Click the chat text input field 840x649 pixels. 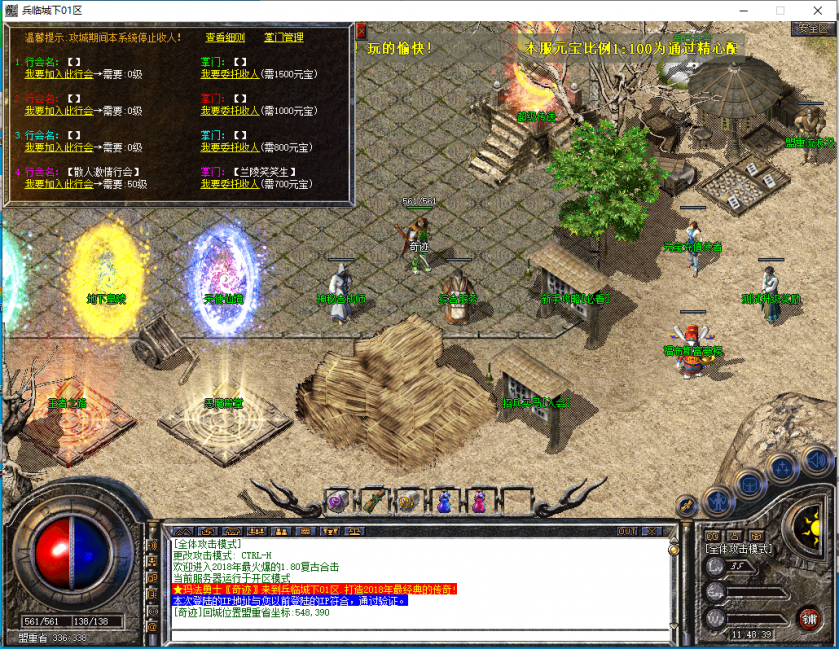[420, 634]
